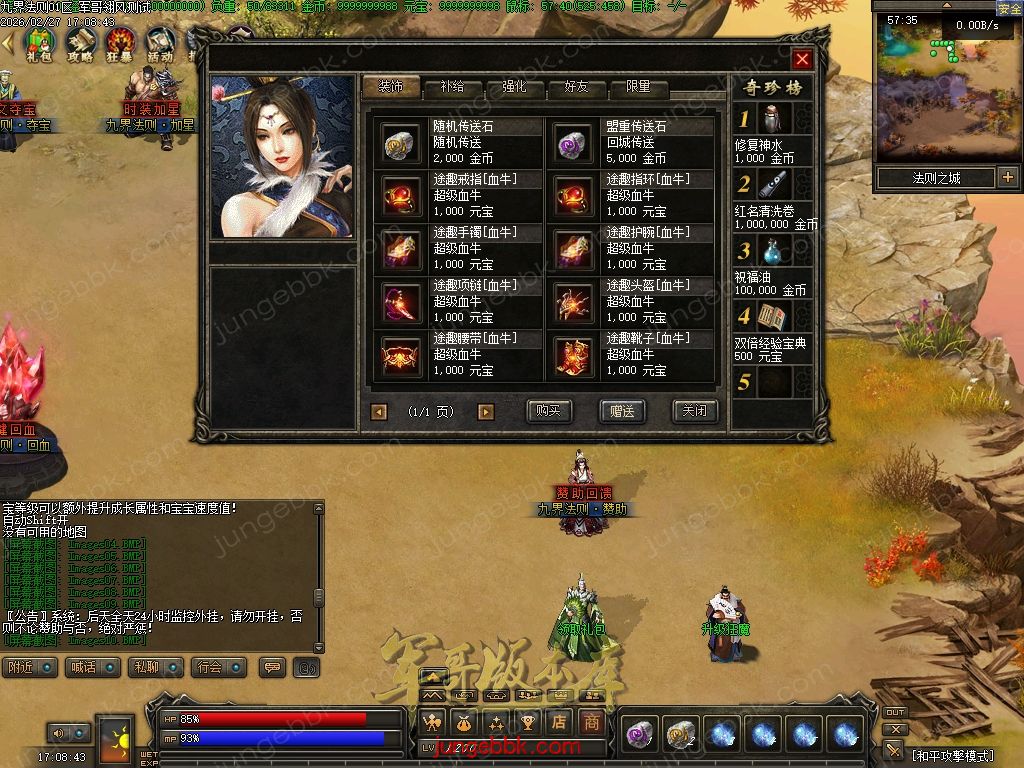Choose the 盟重传送石 town teleport stone
1024x768 pixels.
(x=574, y=143)
